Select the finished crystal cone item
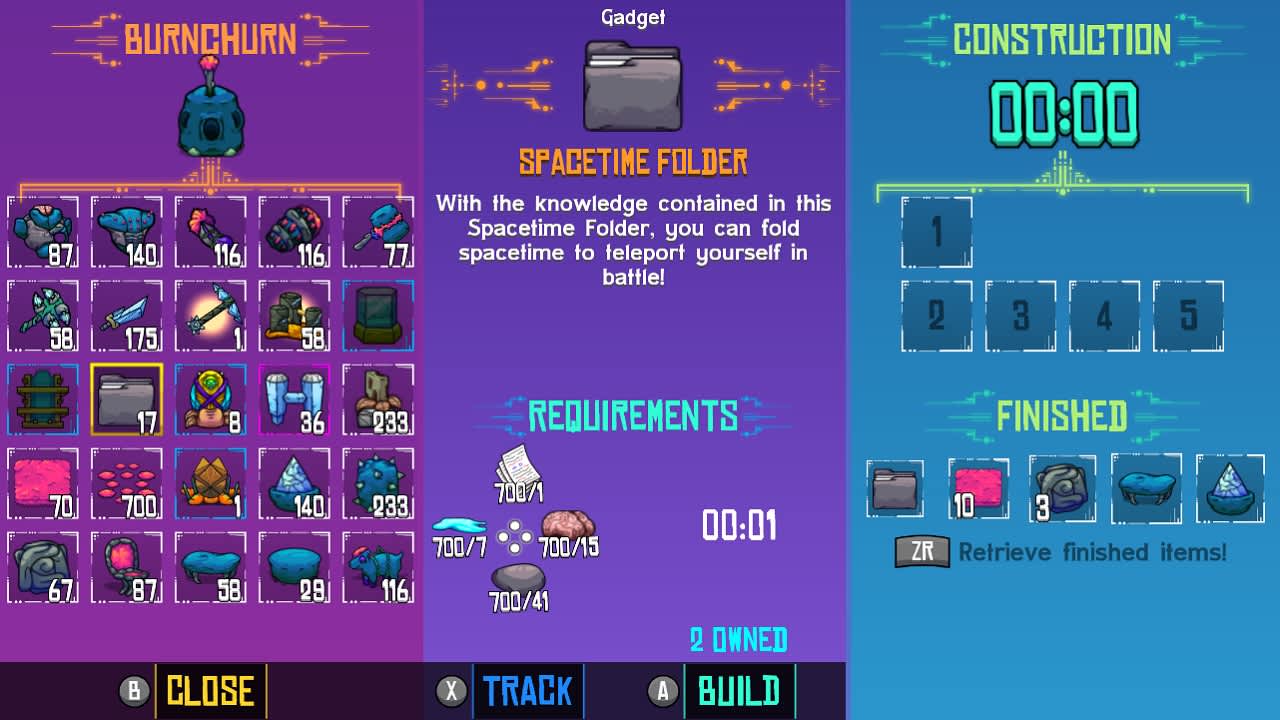The height and width of the screenshot is (720, 1280). (1230, 489)
